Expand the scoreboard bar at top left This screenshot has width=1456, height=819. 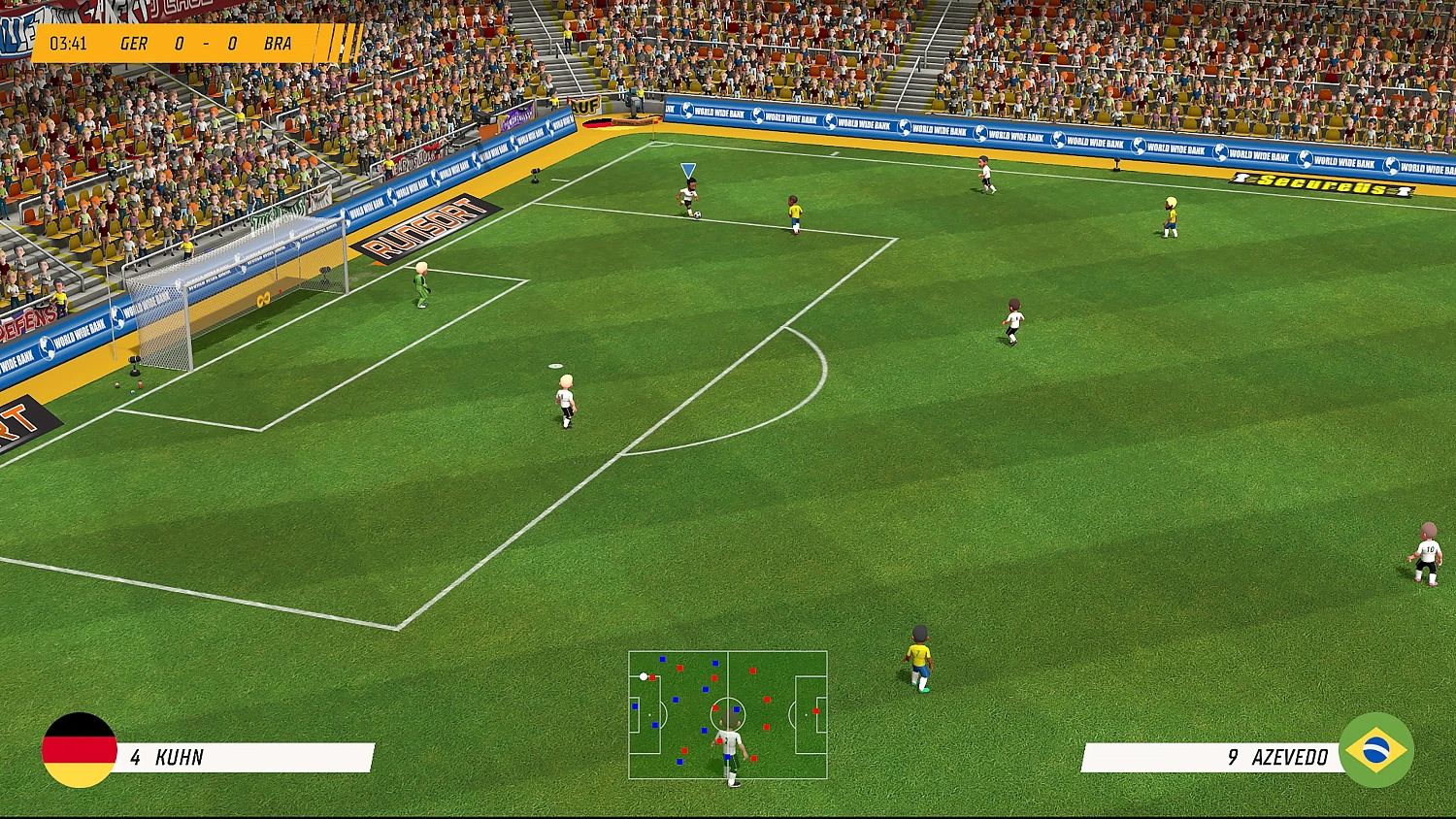[175, 44]
